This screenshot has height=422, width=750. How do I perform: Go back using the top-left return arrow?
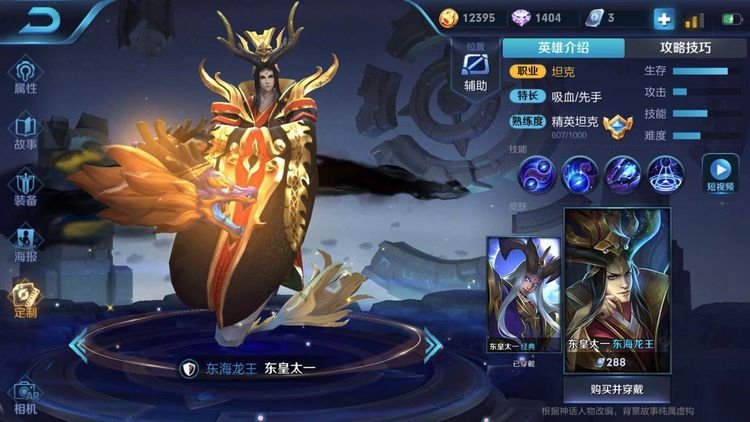point(40,19)
